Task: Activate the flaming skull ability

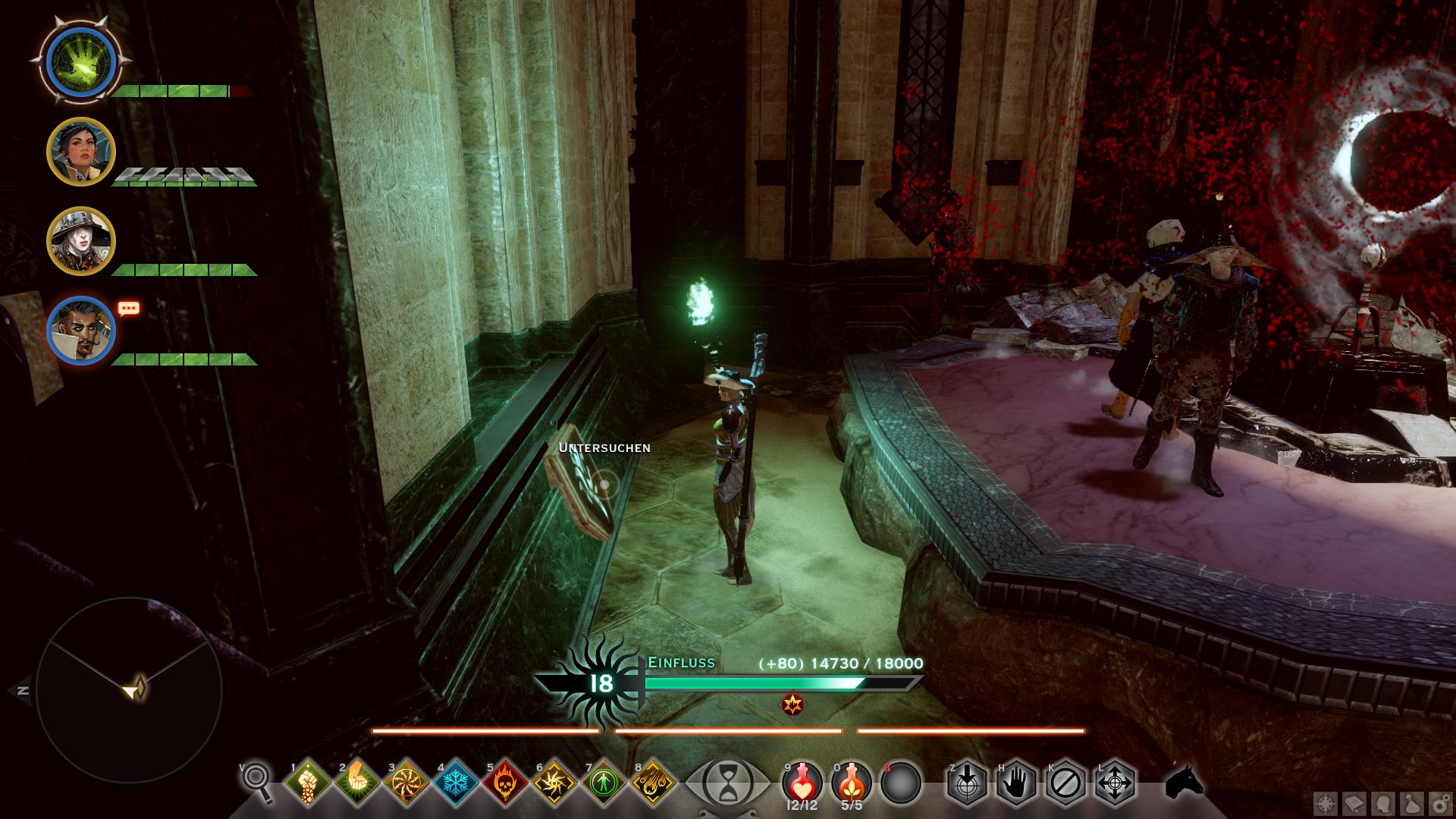Action: click(x=505, y=783)
